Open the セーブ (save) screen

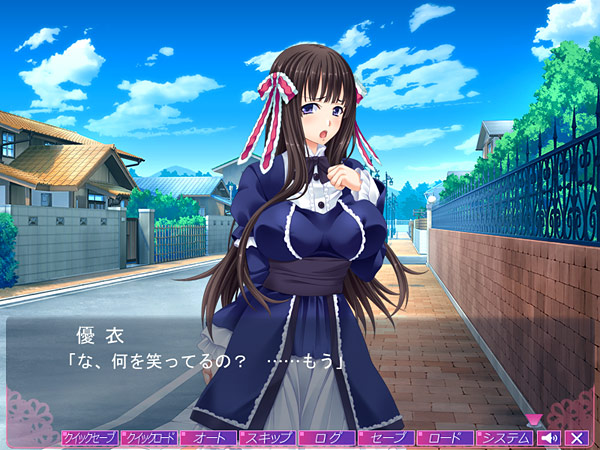[x=385, y=438]
